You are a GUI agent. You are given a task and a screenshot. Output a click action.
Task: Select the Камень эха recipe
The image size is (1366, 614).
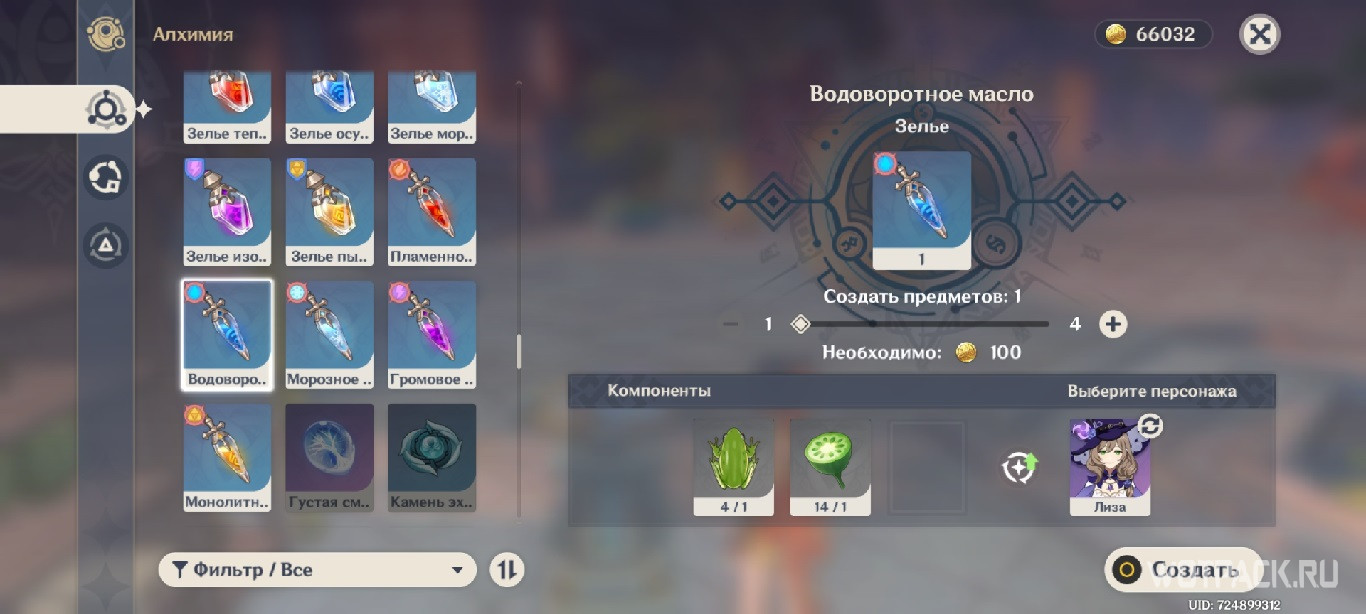(x=432, y=457)
